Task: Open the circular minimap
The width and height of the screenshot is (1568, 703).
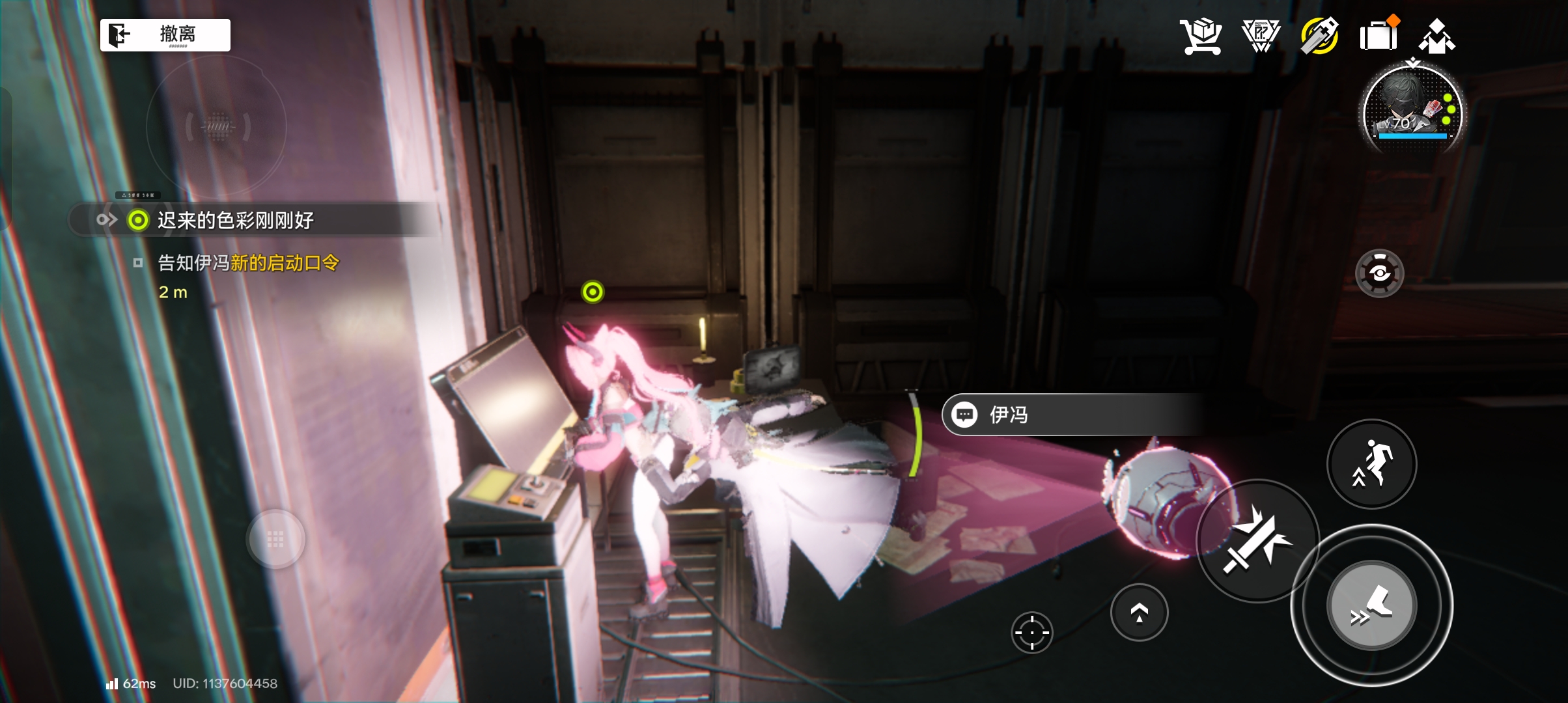Action: 217,126
